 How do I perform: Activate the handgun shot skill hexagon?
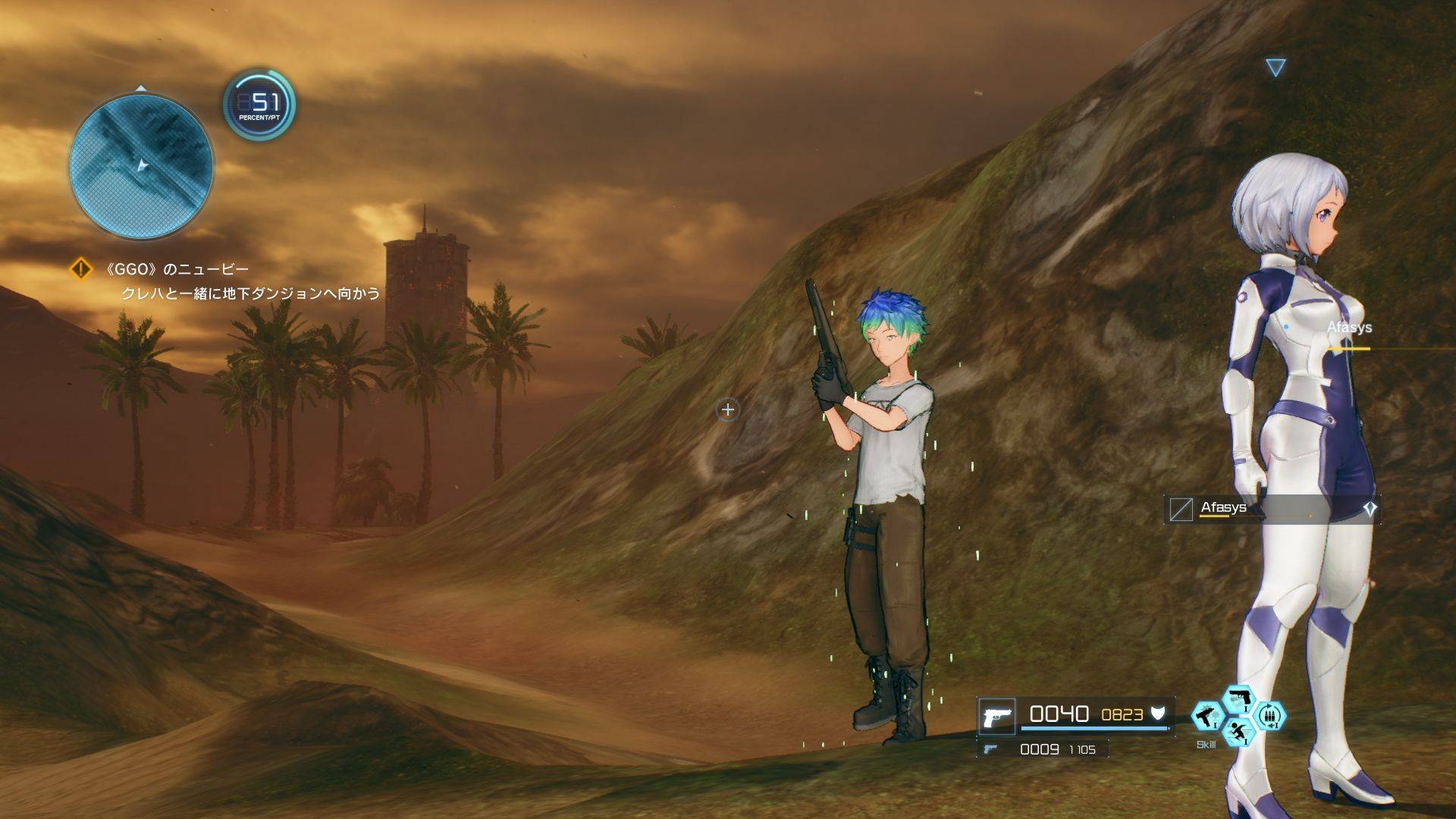pyautogui.click(x=1239, y=698)
